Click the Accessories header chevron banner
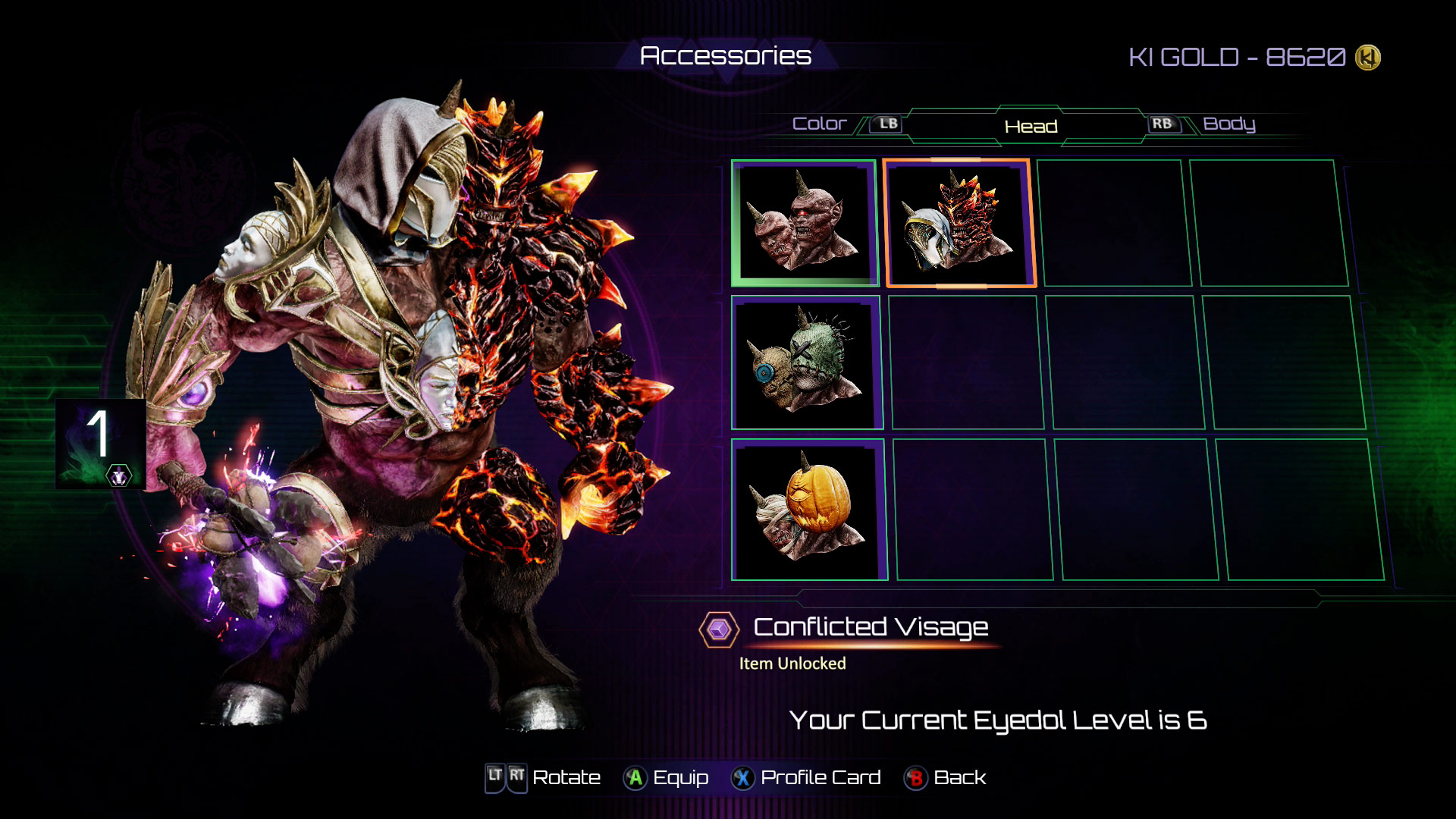This screenshot has height=819, width=1456. point(726,55)
